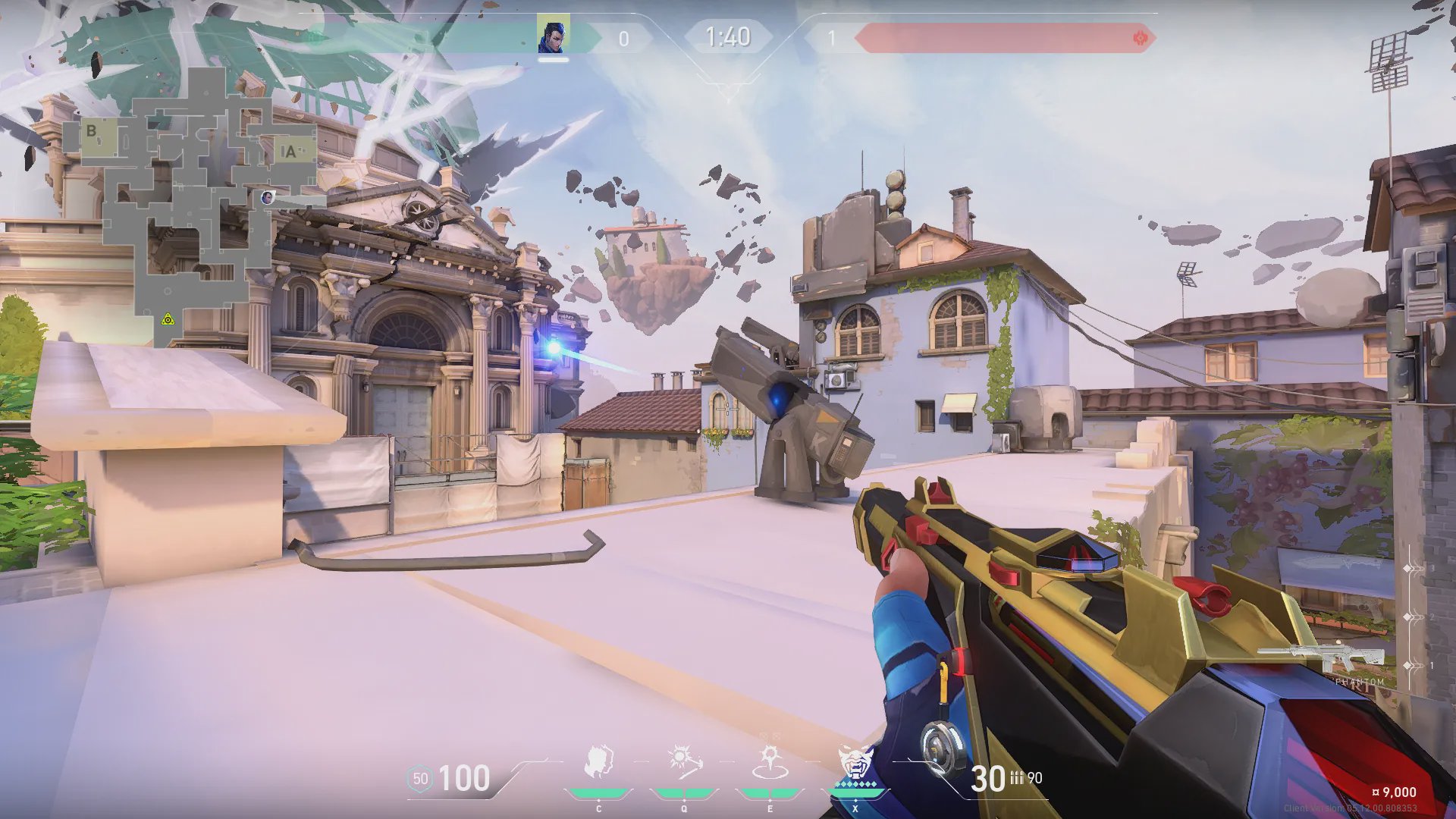Select the yellow spike marker on minimap
1456x819 pixels.
[x=168, y=320]
